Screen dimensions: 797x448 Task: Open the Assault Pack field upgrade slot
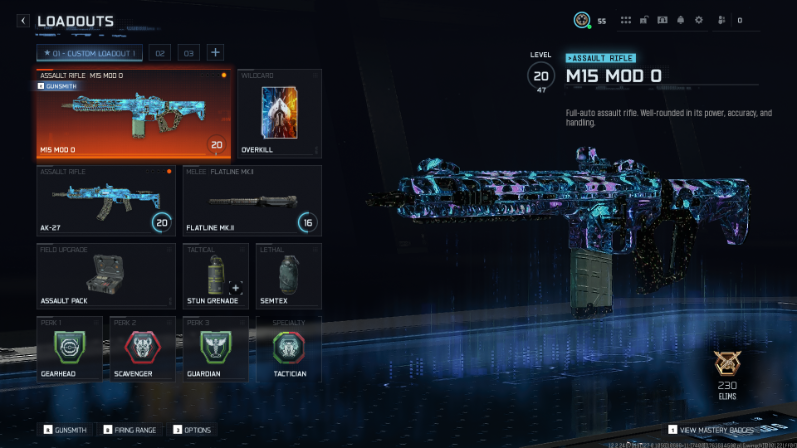coord(106,275)
